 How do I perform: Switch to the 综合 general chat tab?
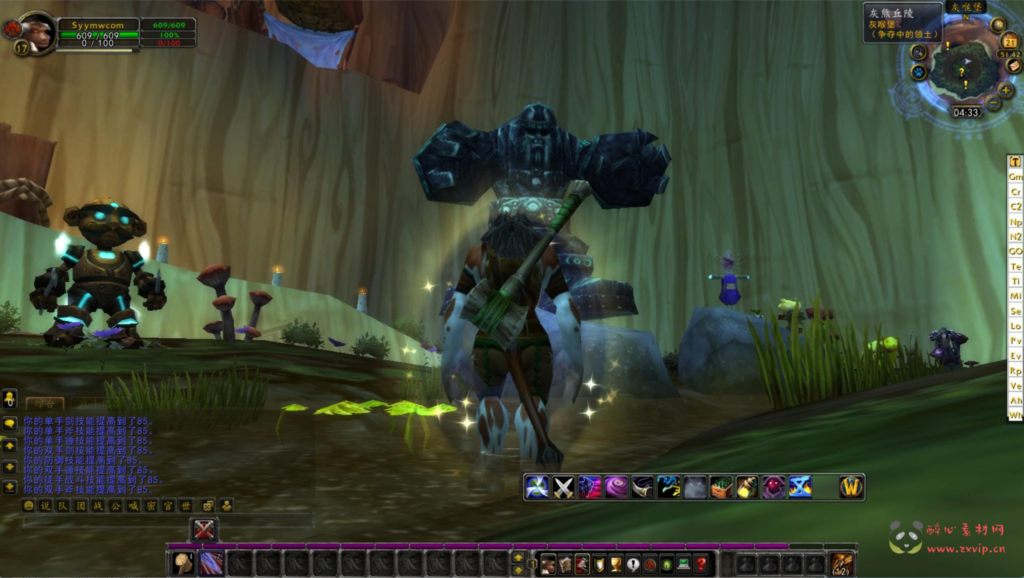click(x=44, y=402)
